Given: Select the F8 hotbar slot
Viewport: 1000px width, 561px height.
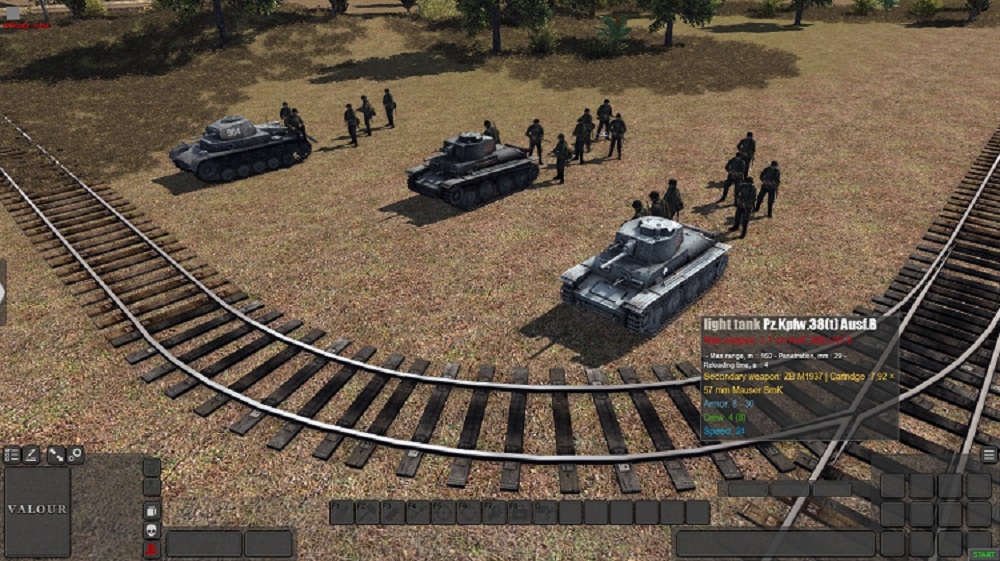Looking at the screenshot, I should click(x=520, y=513).
